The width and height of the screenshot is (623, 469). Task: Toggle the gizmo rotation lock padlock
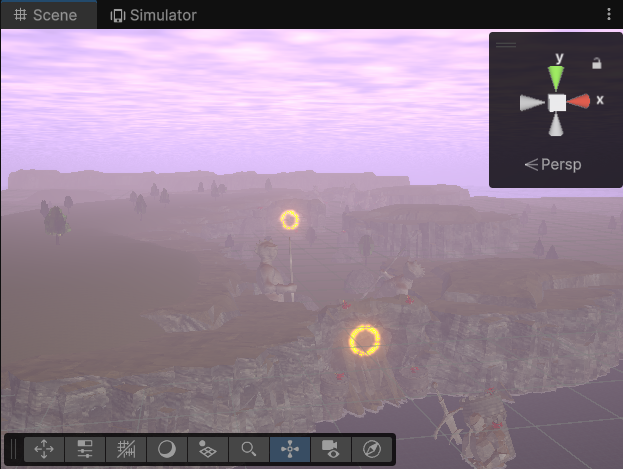597,63
